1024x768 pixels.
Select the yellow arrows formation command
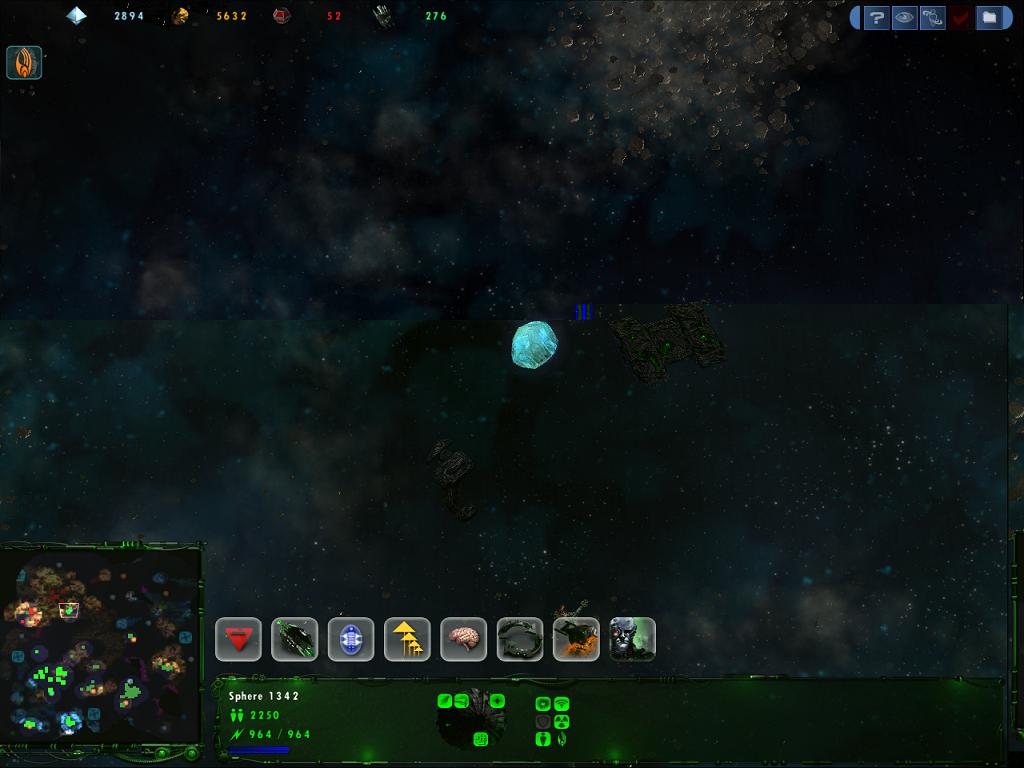[x=407, y=639]
